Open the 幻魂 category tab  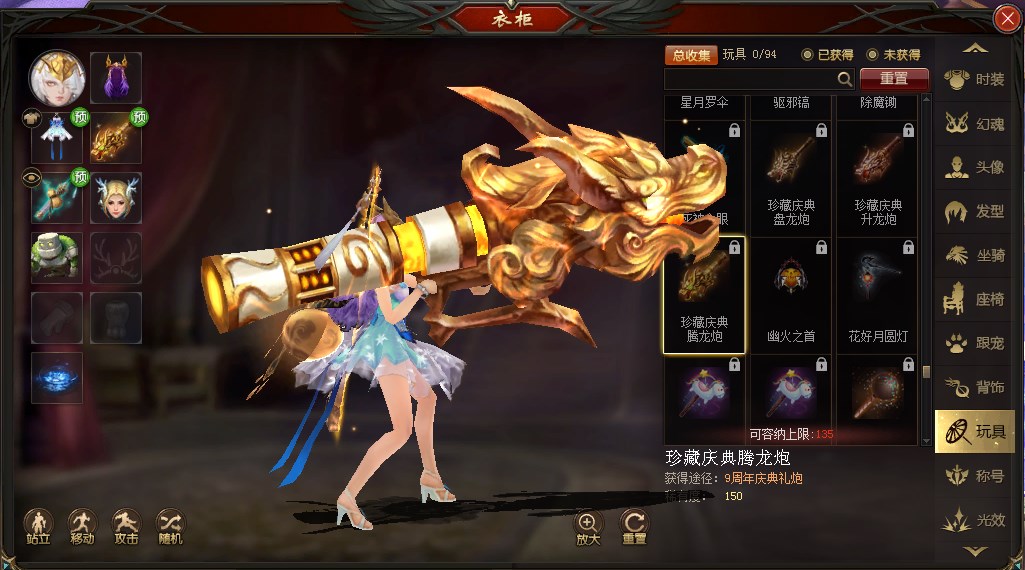click(974, 124)
